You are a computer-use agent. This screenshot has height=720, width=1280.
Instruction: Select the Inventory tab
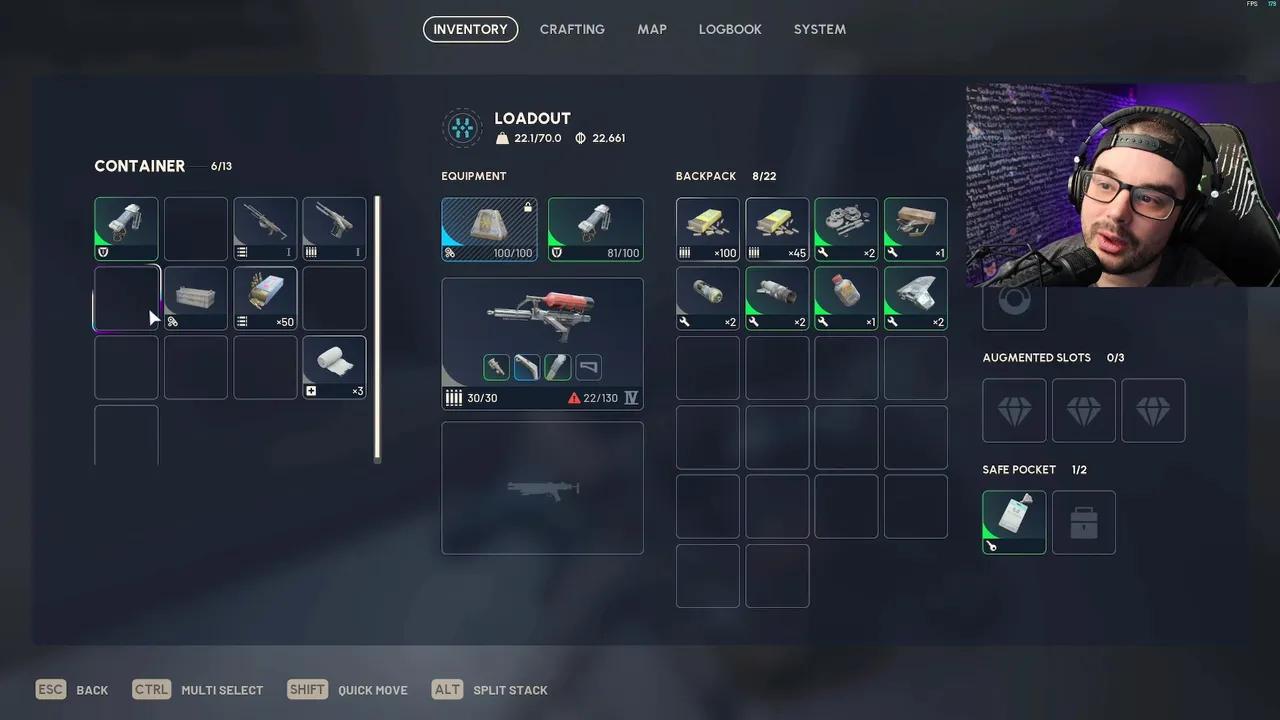coord(470,29)
